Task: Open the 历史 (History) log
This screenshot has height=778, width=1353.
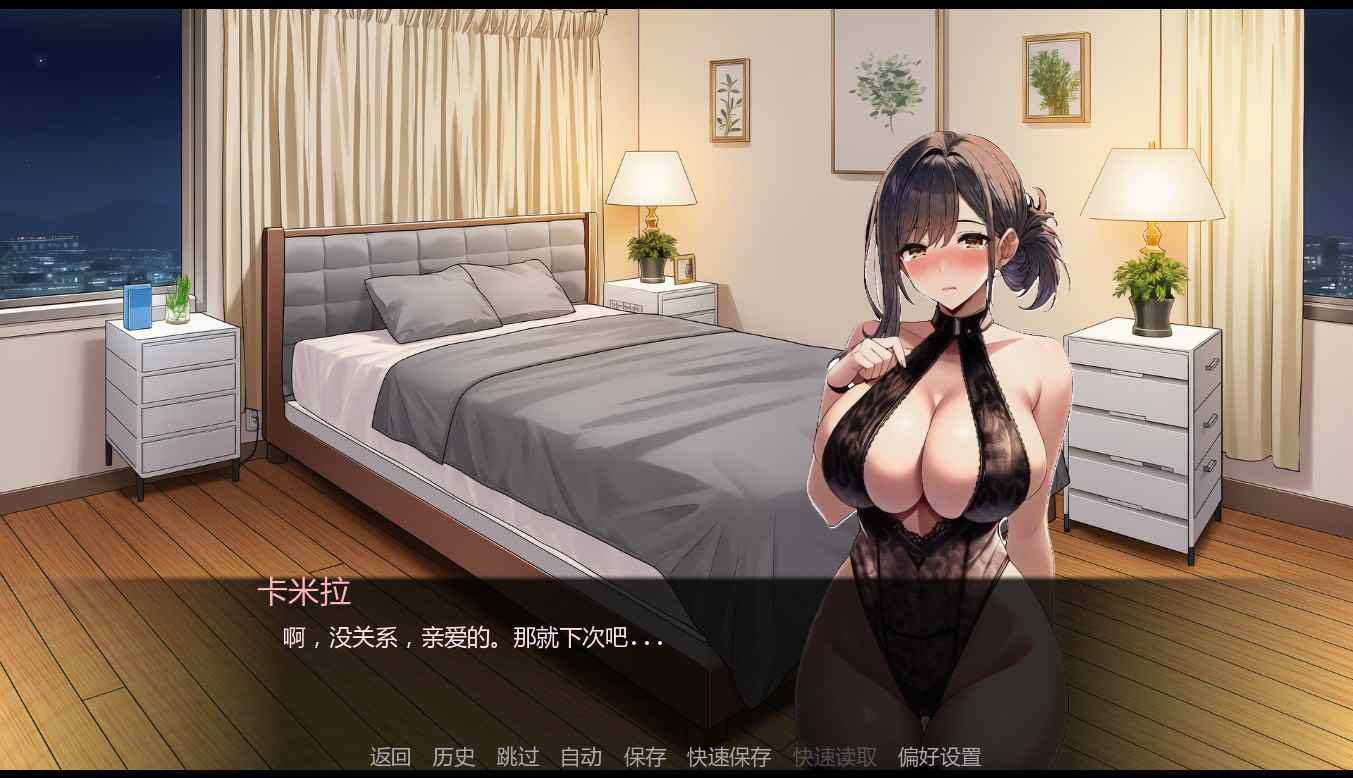Action: pos(453,757)
